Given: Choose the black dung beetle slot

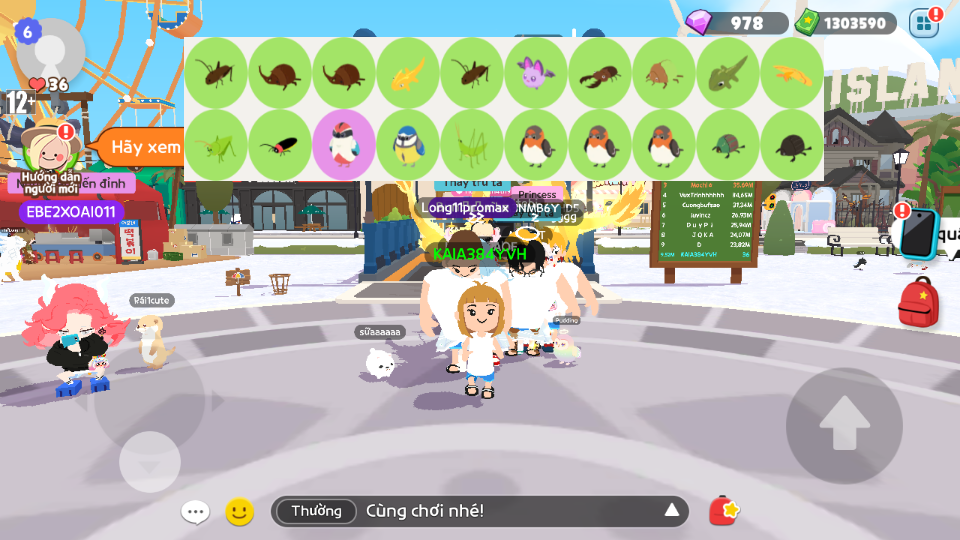Looking at the screenshot, I should click(x=792, y=146).
